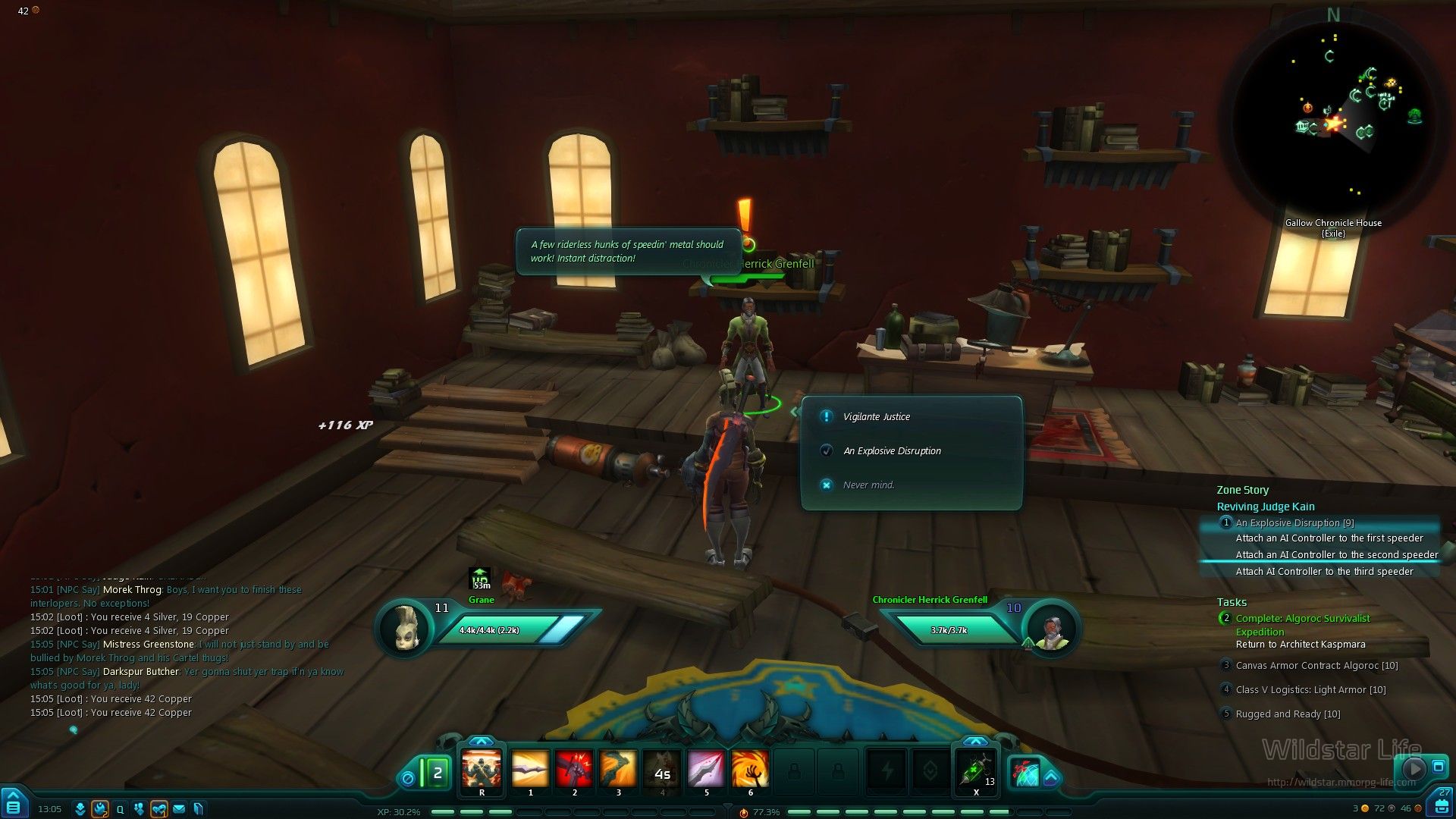Activate the red fist ability in slot 2
This screenshot has width=1456, height=819.
coord(574,769)
